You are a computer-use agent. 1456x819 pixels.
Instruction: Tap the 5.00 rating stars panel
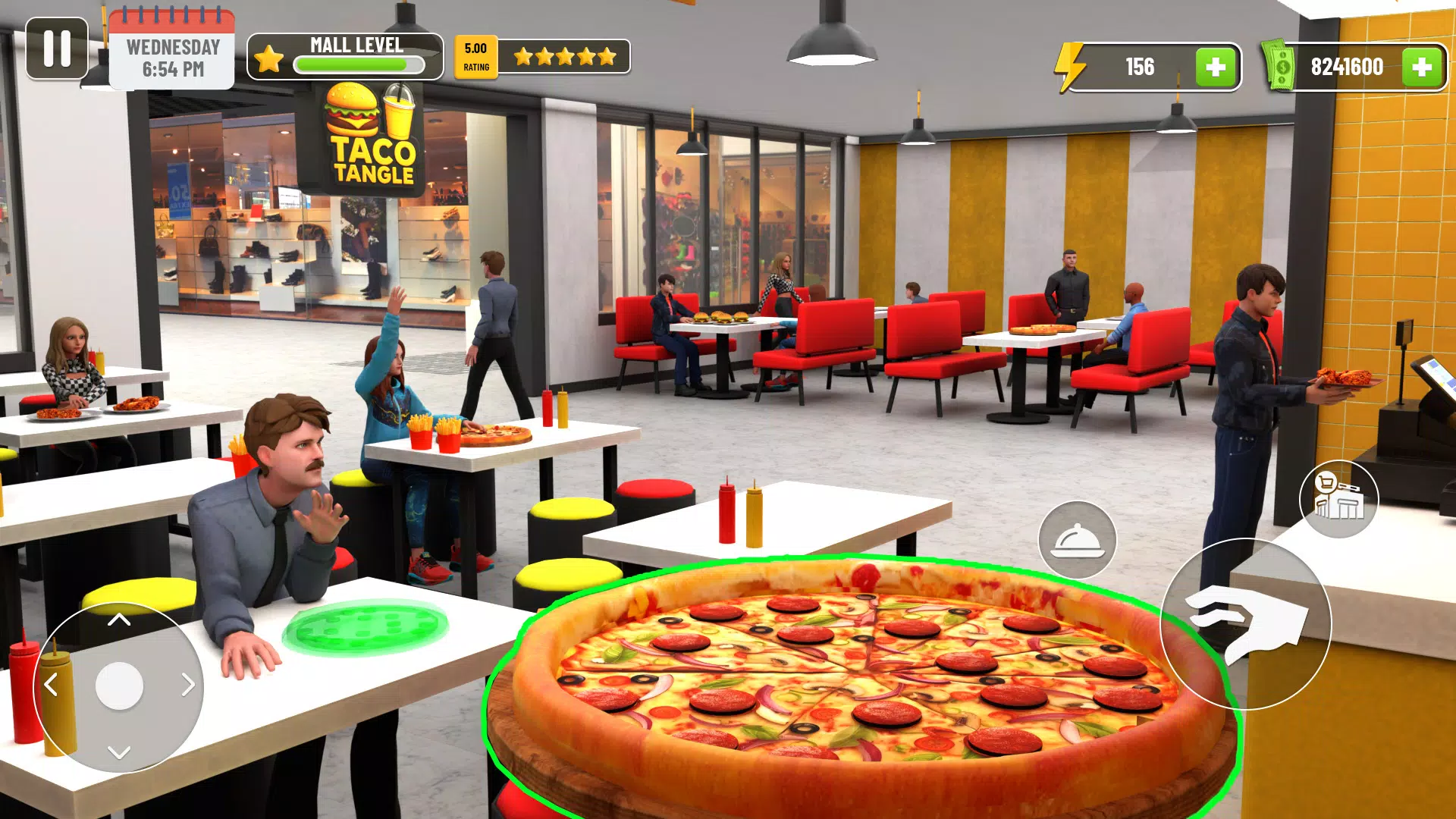tap(542, 56)
